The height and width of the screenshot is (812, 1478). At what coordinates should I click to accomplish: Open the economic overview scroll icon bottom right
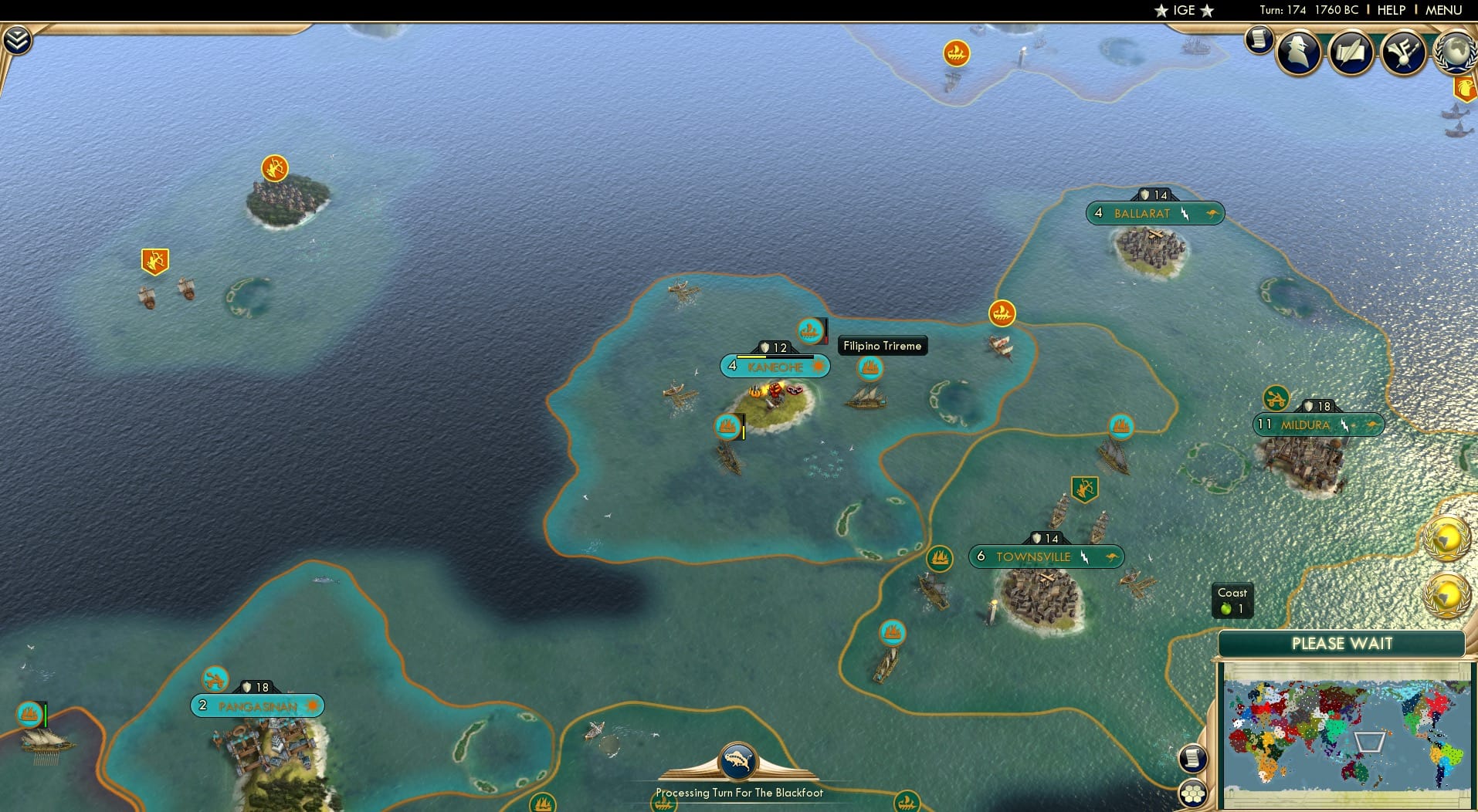click(x=1194, y=758)
